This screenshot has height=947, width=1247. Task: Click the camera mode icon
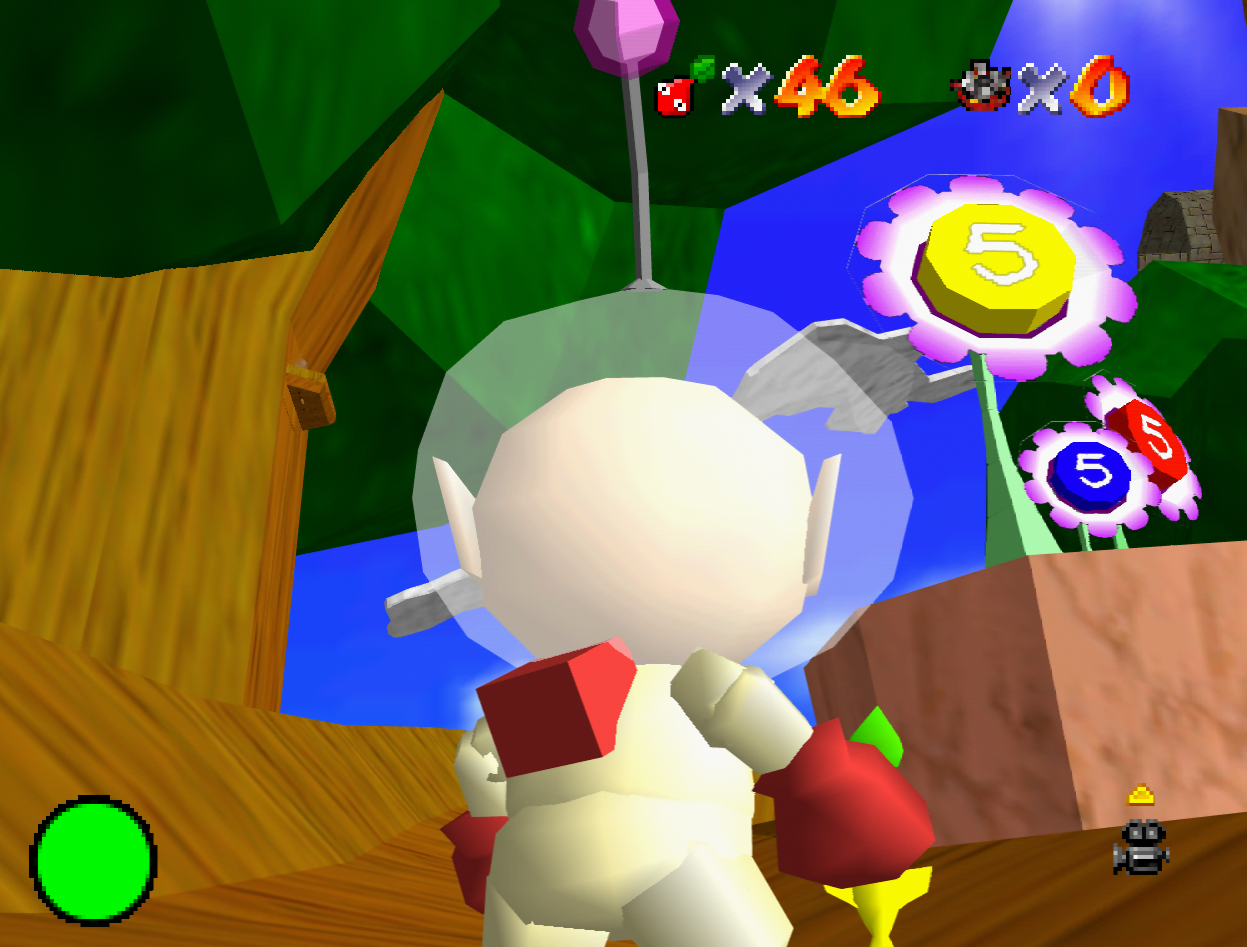pos(1141,847)
